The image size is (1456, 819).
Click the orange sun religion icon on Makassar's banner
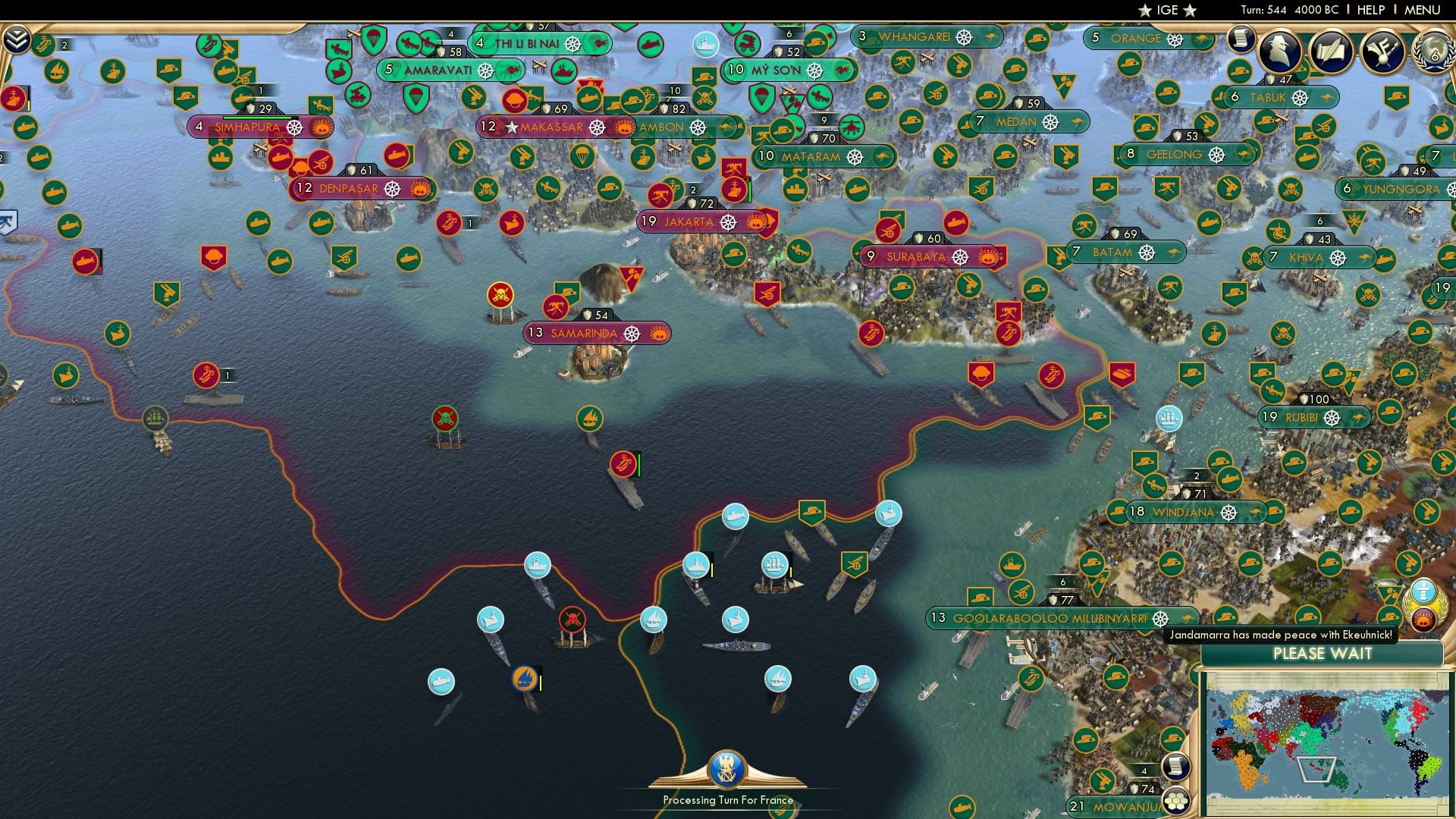pyautogui.click(x=625, y=129)
